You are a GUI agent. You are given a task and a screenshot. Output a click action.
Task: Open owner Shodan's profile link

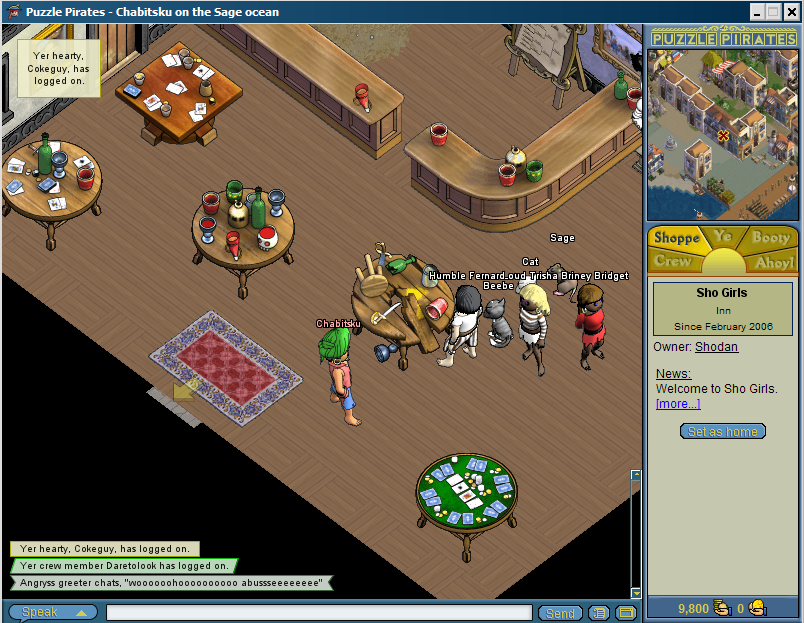(716, 347)
